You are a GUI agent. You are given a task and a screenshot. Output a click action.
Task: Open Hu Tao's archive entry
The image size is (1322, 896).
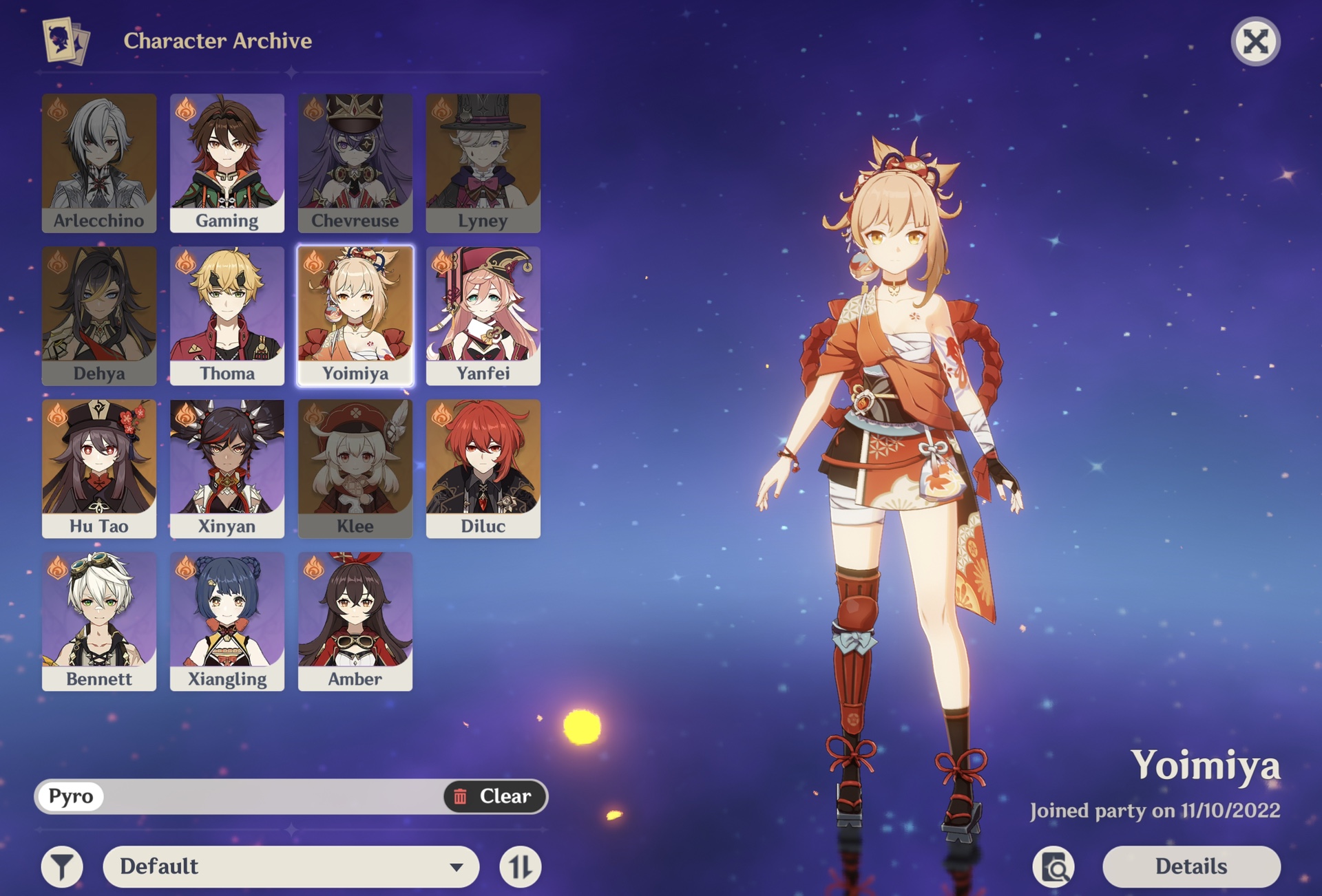tap(99, 469)
